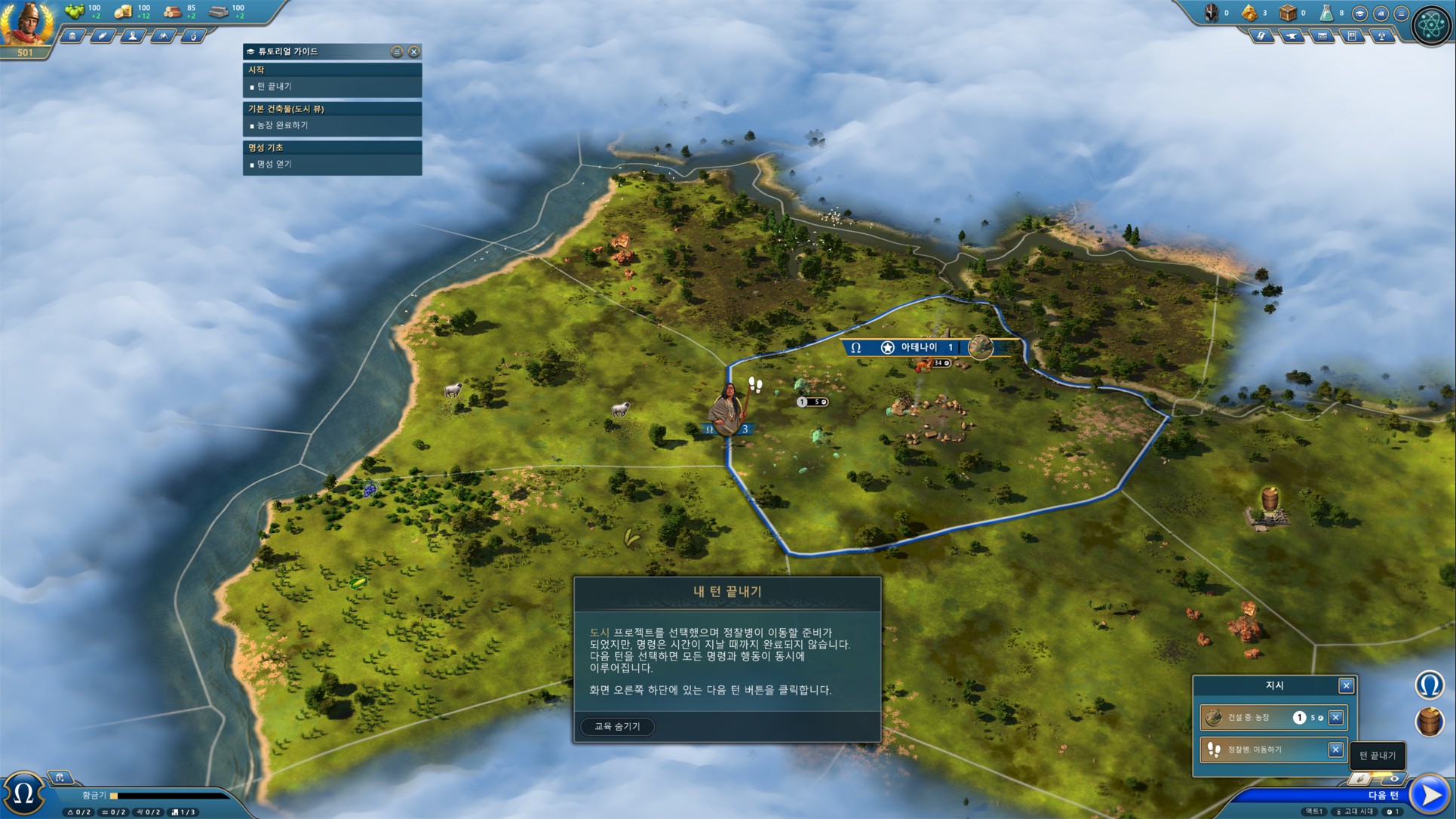Select the 턴 끝내기 tutorial objective
Image resolution: width=1456 pixels, height=819 pixels.
coord(274,87)
